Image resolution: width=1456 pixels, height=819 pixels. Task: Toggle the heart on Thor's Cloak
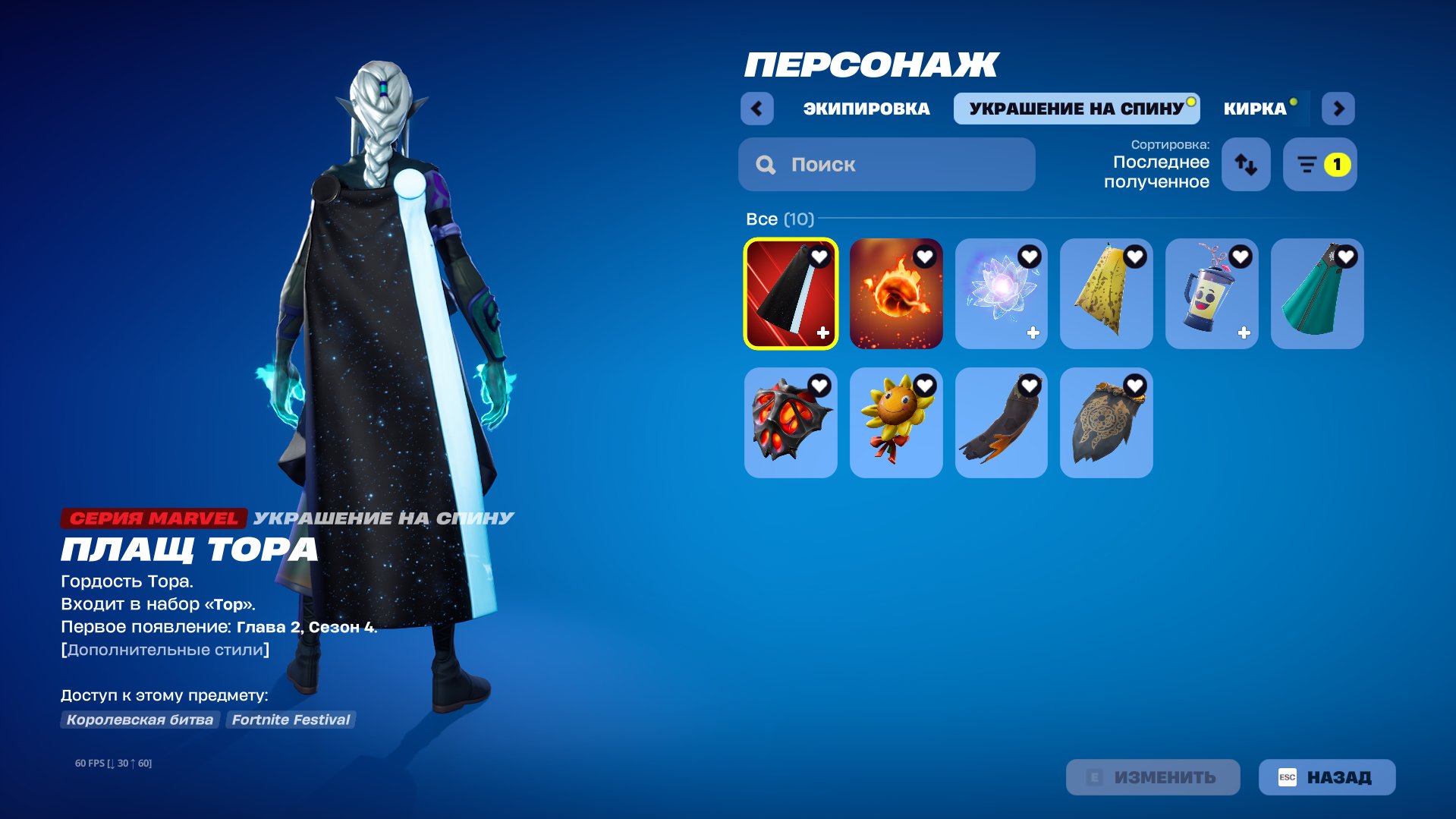[818, 257]
